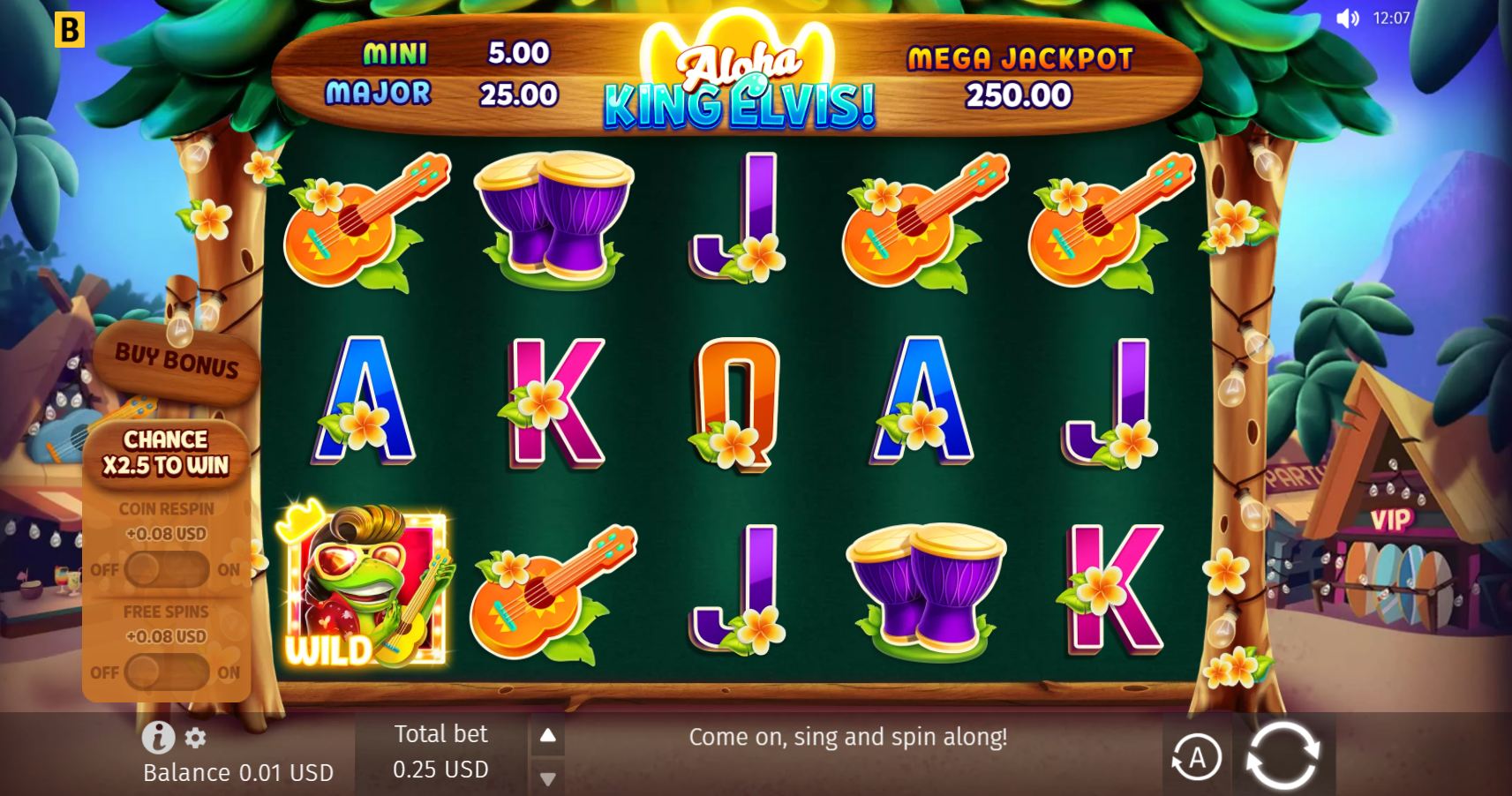Open the game info page

[158, 737]
